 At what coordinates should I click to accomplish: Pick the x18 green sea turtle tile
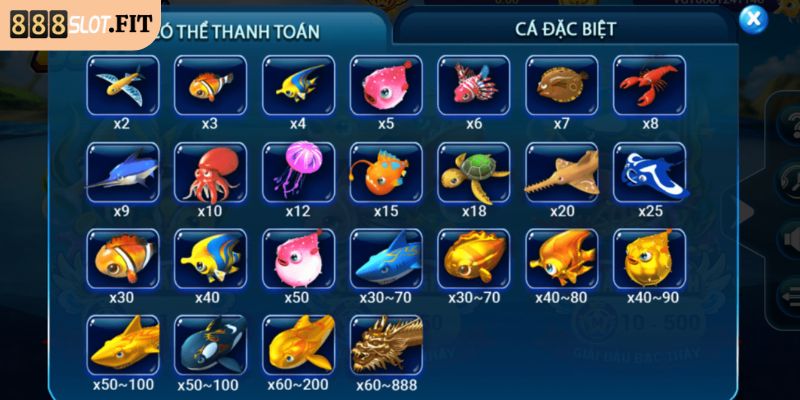point(474,172)
